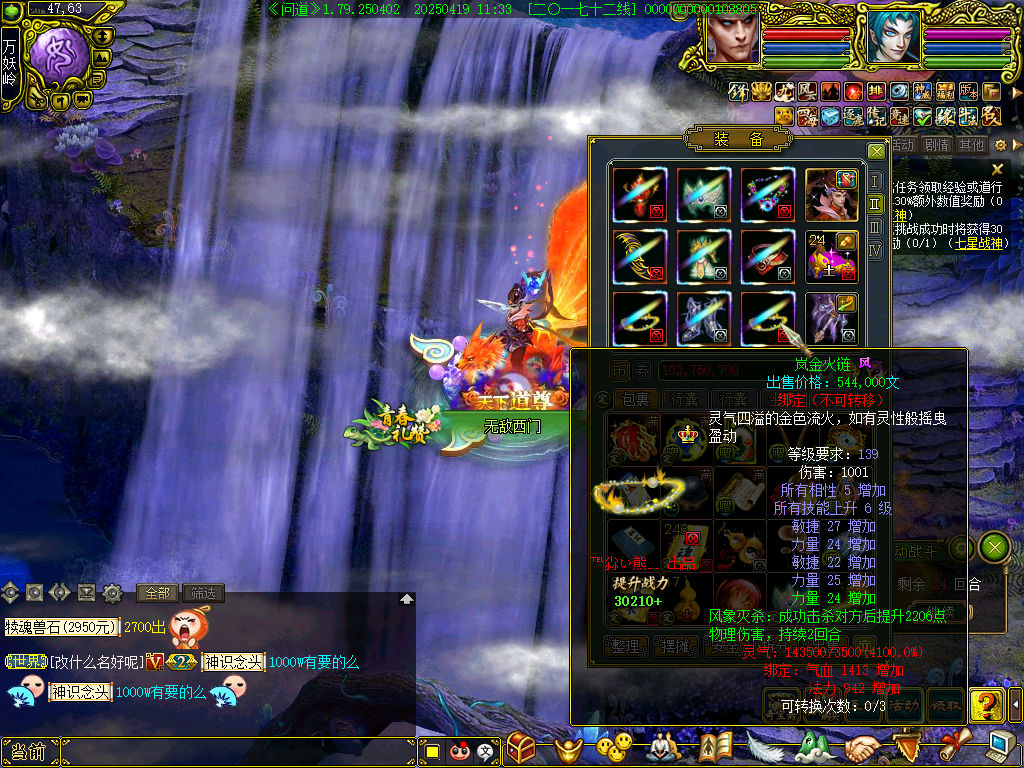Switch to the 剧情 quest tab
Viewport: 1024px width, 768px height.
(936, 145)
